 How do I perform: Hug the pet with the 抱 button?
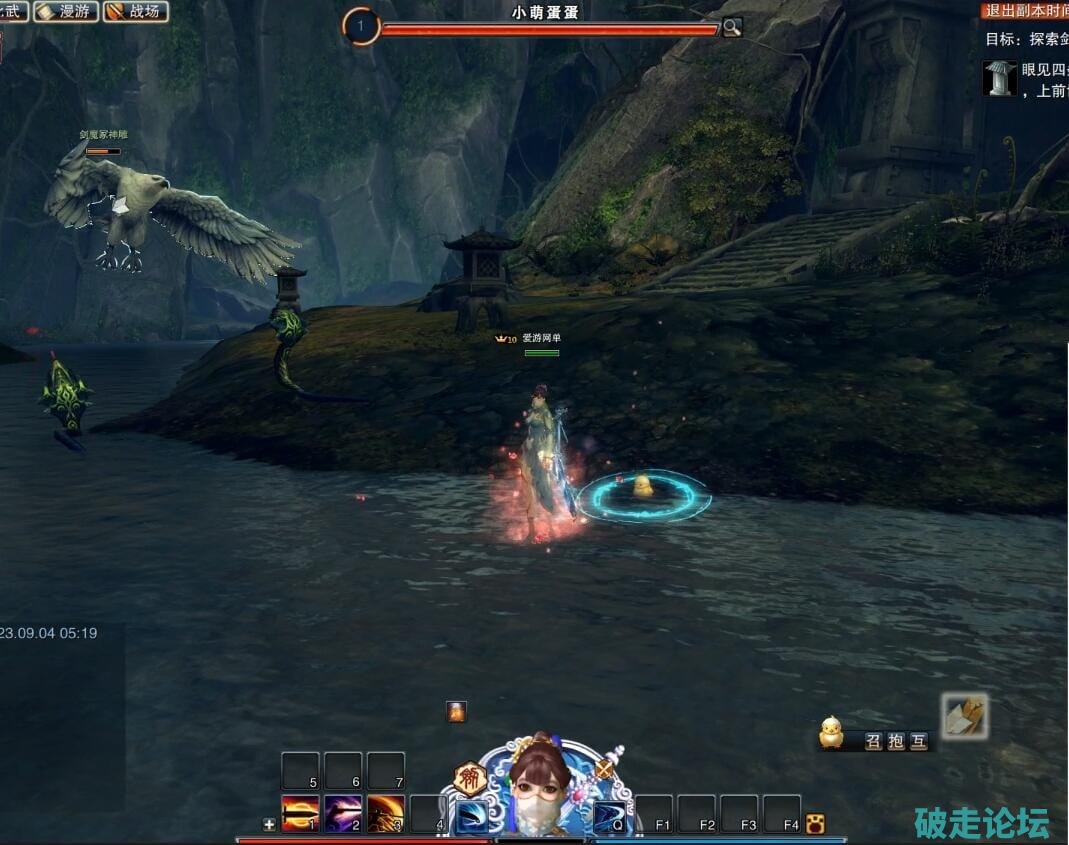896,741
